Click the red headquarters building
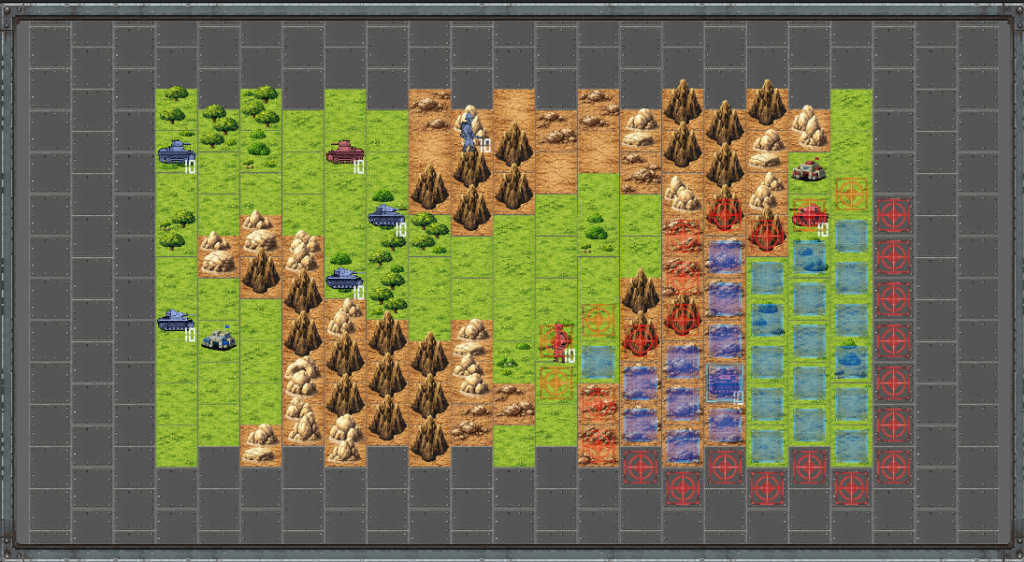 pyautogui.click(x=808, y=171)
